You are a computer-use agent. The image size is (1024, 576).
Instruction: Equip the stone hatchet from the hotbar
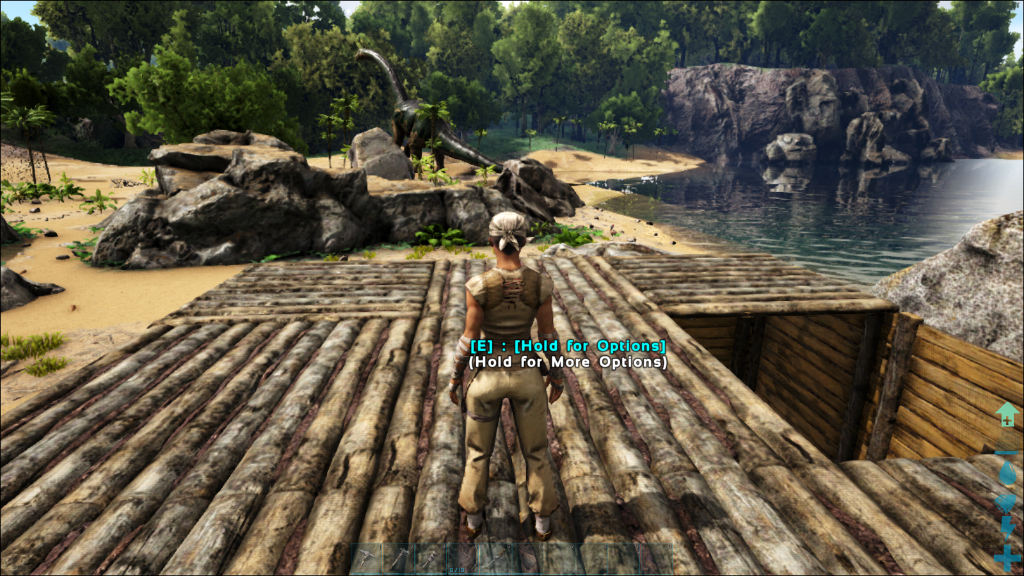(x=398, y=558)
